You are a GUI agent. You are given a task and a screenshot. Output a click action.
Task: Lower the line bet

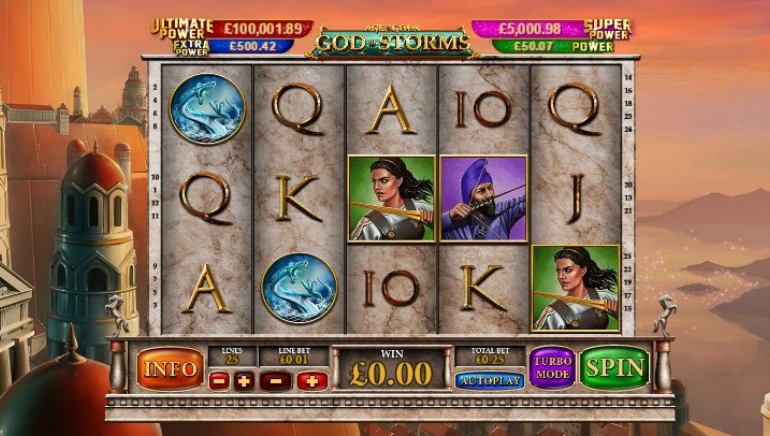pyautogui.click(x=275, y=381)
